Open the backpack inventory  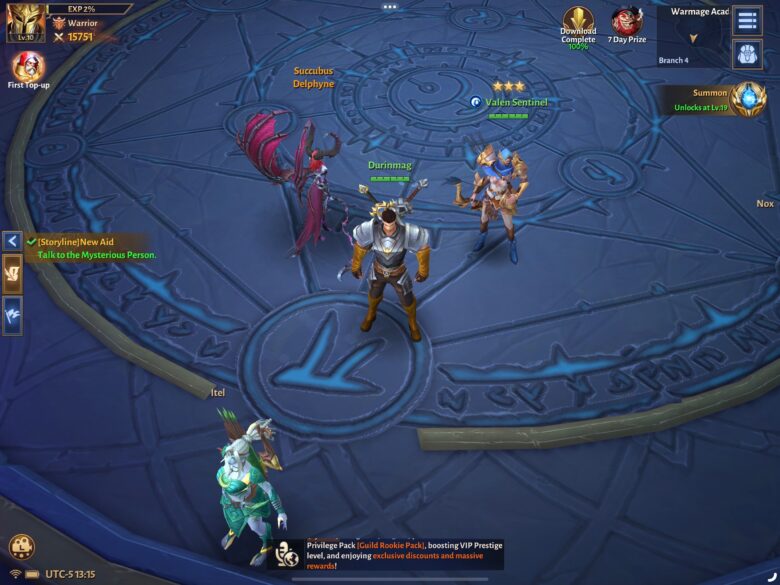[747, 54]
